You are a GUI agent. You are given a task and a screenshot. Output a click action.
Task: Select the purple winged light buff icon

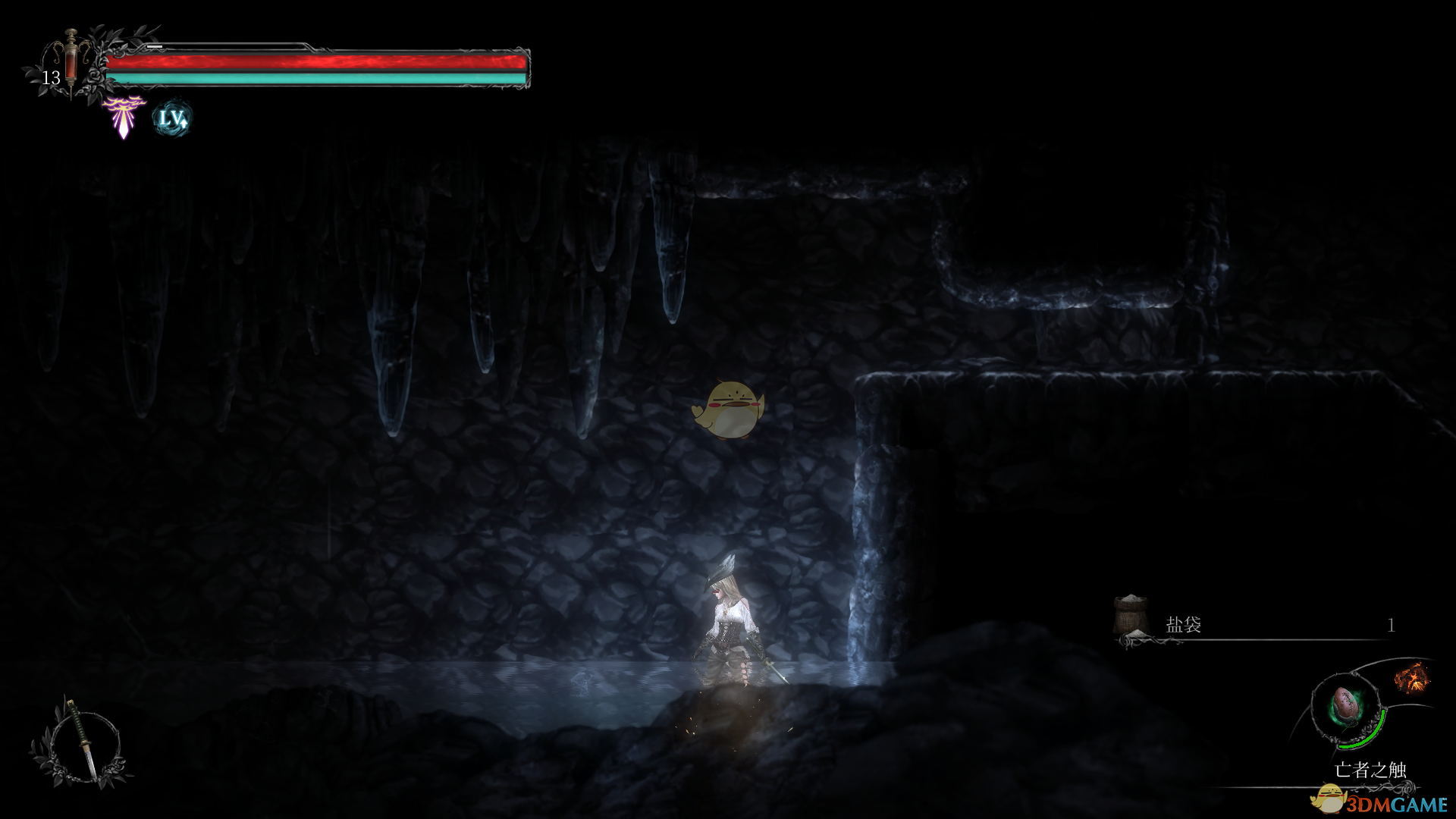(x=124, y=116)
